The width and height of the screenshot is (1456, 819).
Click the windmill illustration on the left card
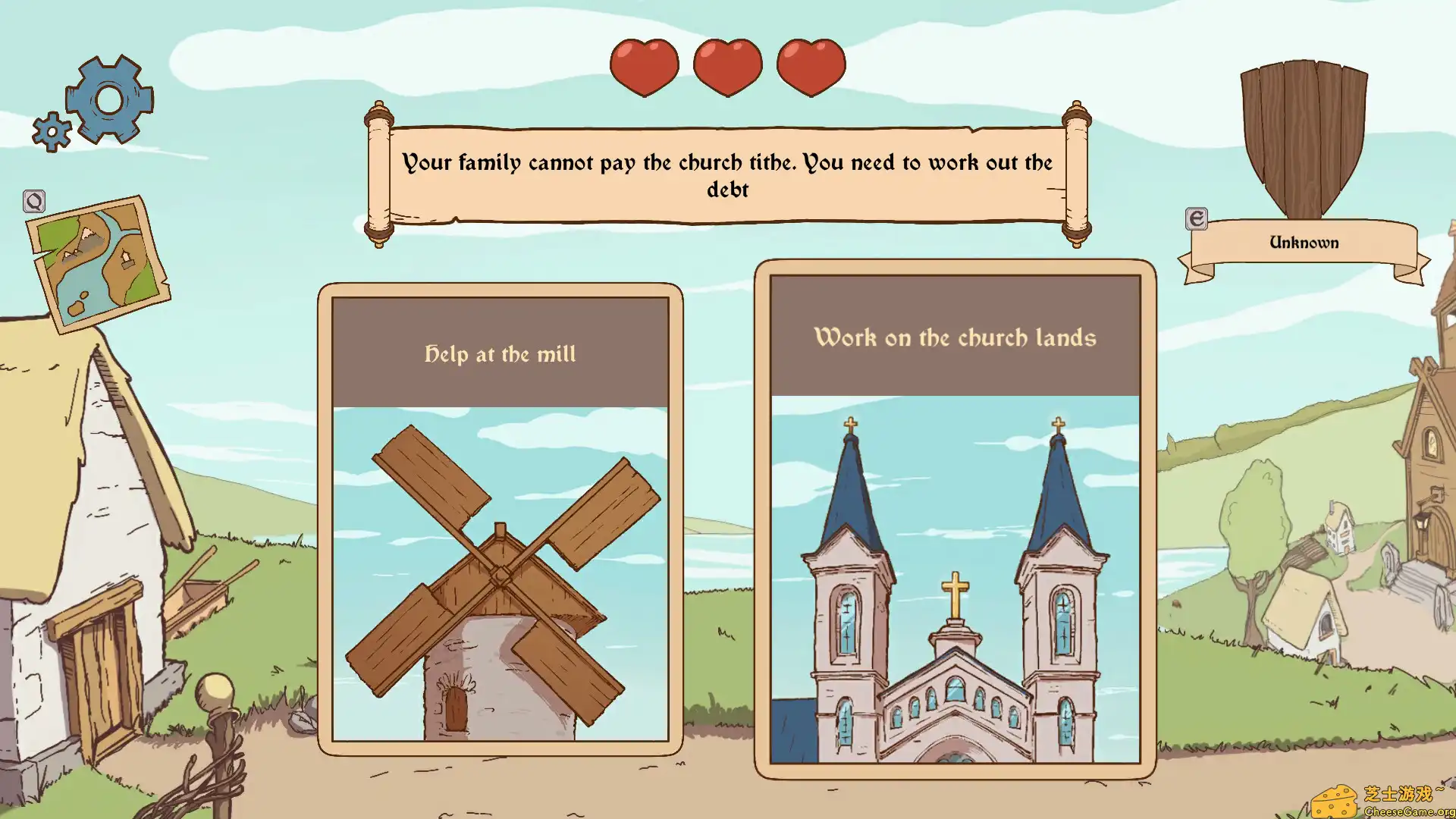[x=499, y=576]
